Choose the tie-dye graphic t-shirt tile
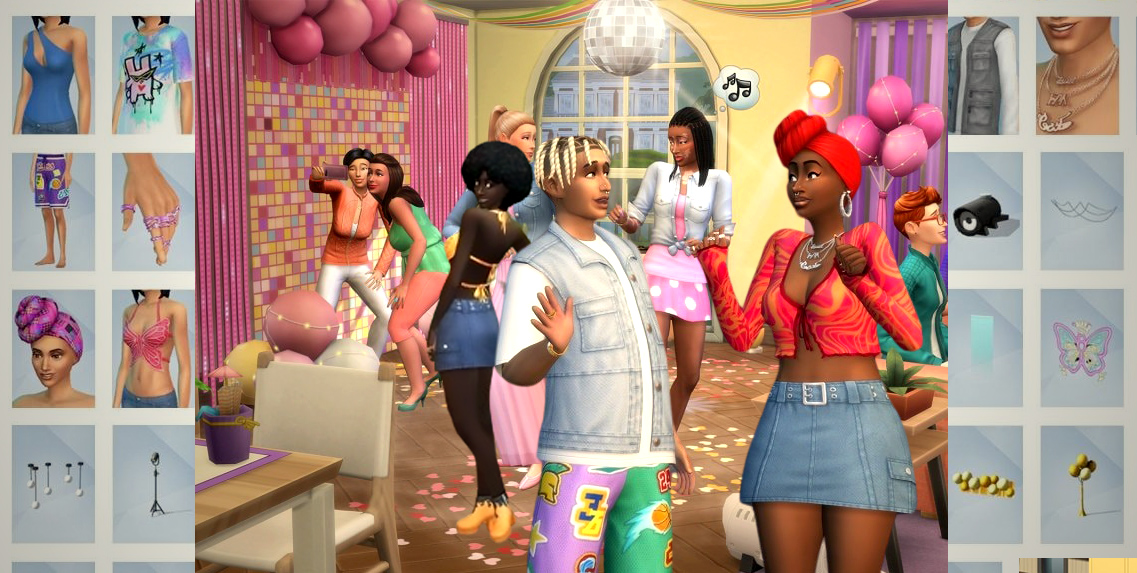Screen dimensions: 1137x573 coord(152,75)
